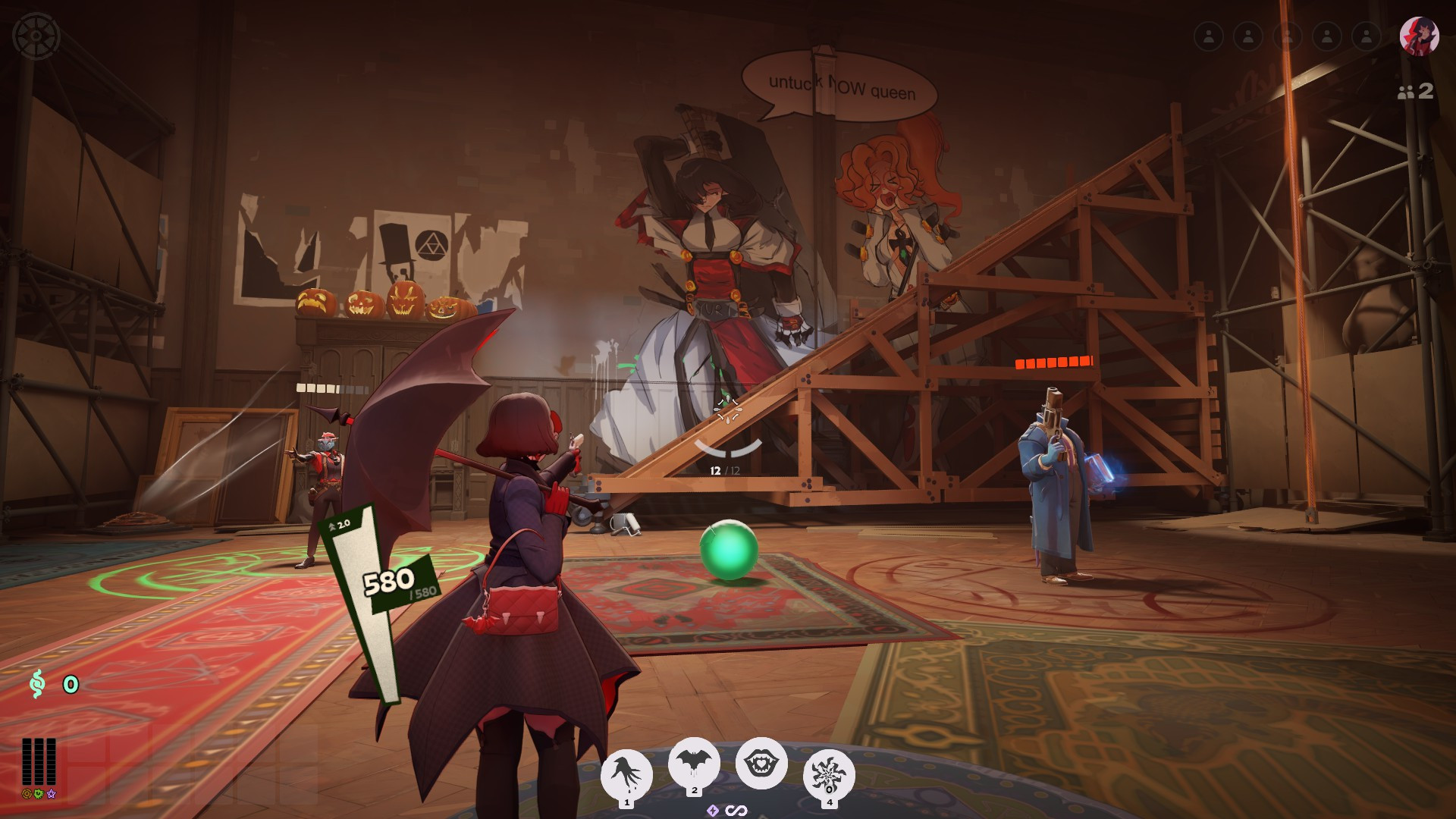The height and width of the screenshot is (819, 1456).
Task: Open the wheel menu icon
Action: 36,36
